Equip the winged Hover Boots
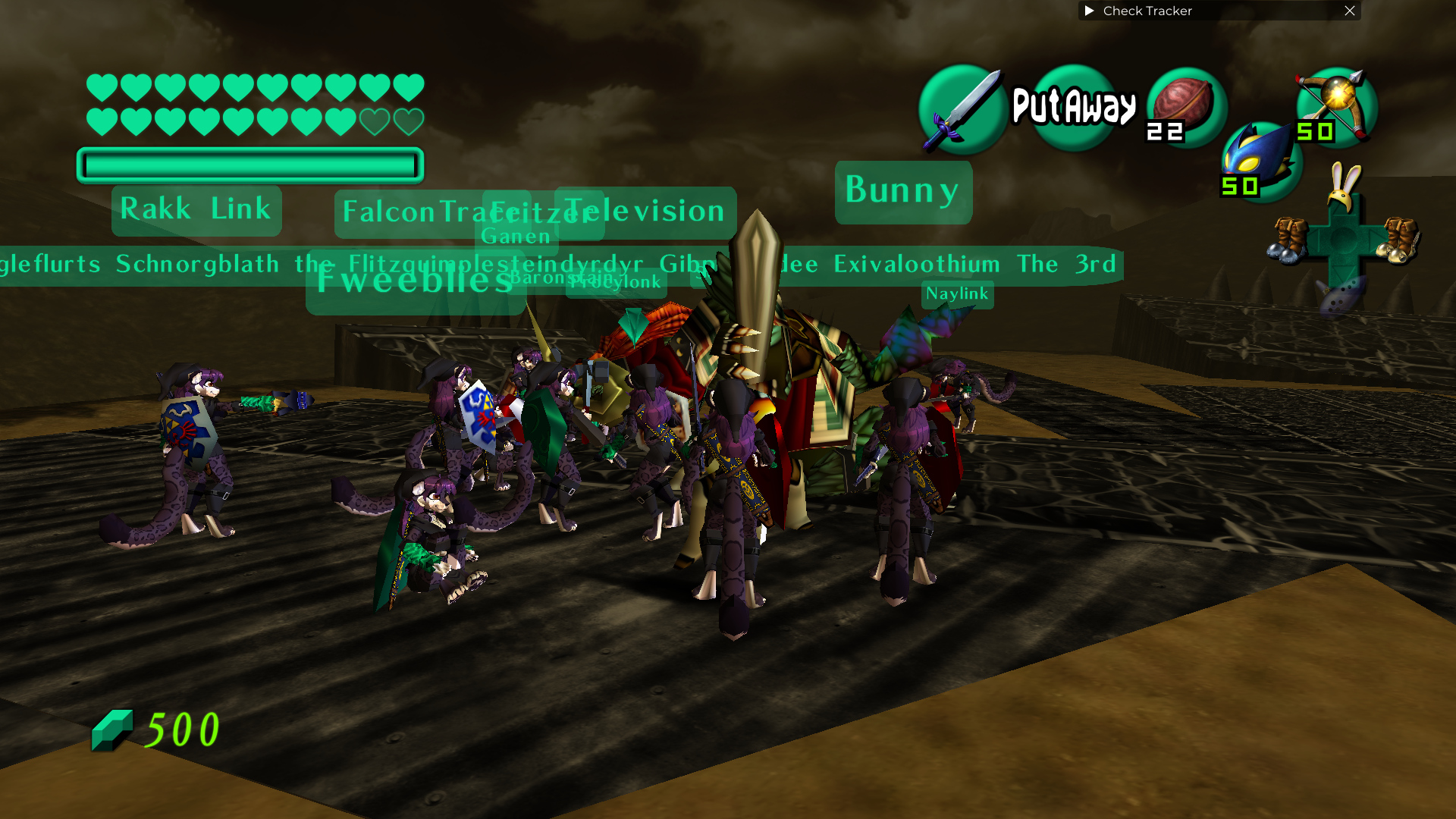1456x819 pixels. pos(1400,240)
